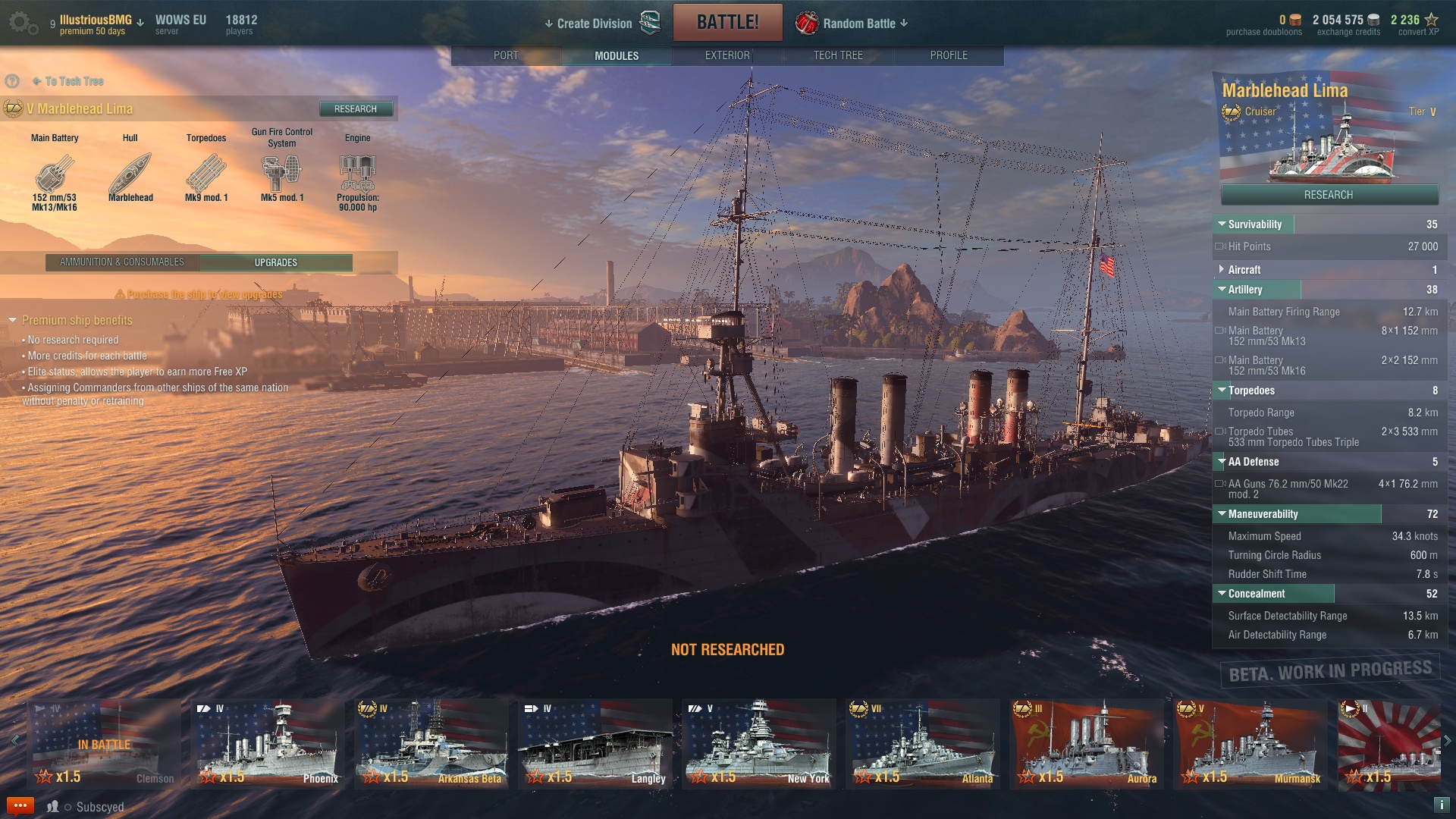
Task: Open the Create Division option
Action: [x=594, y=24]
